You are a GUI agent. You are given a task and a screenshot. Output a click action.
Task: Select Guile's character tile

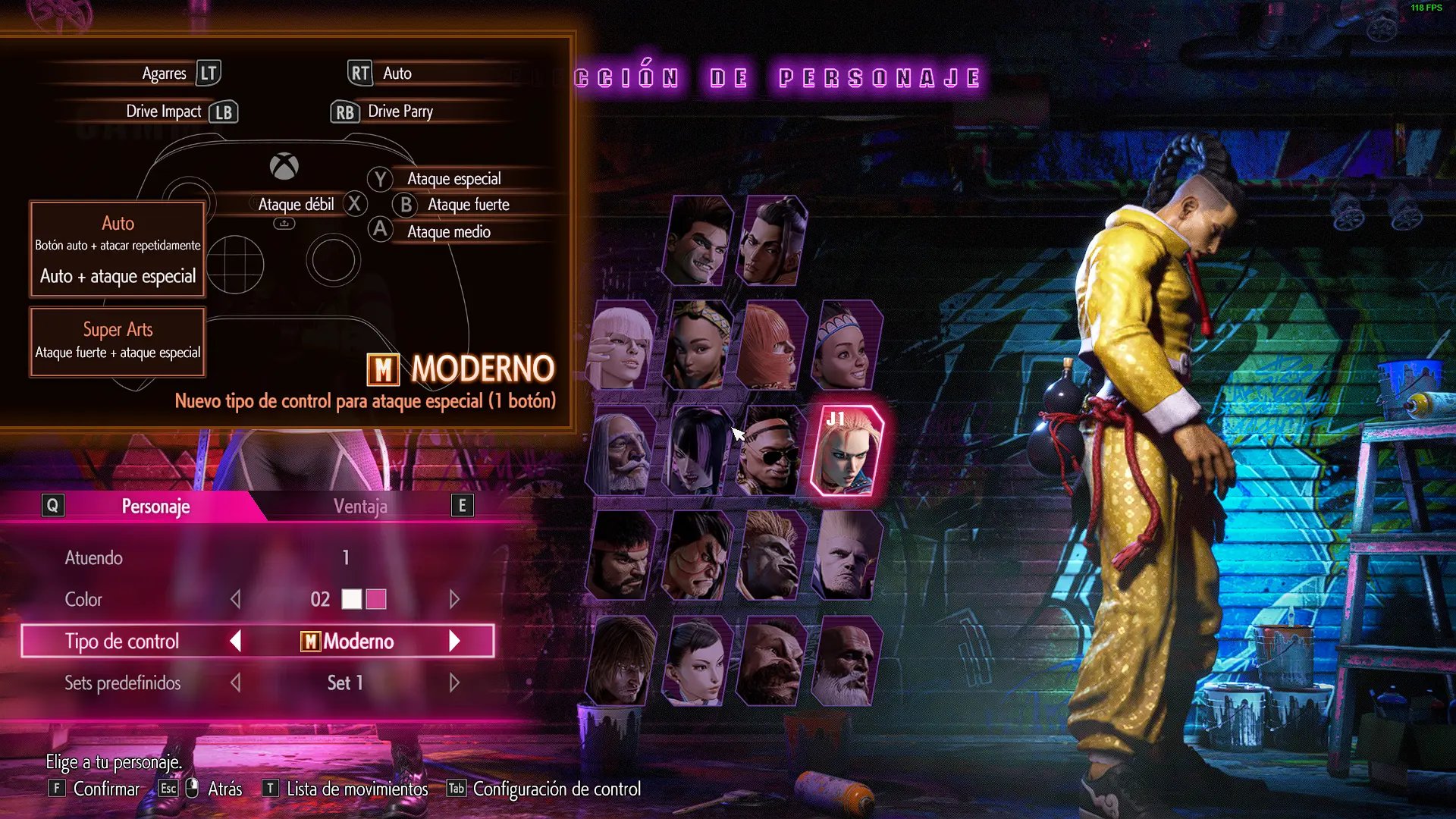pos(846,555)
